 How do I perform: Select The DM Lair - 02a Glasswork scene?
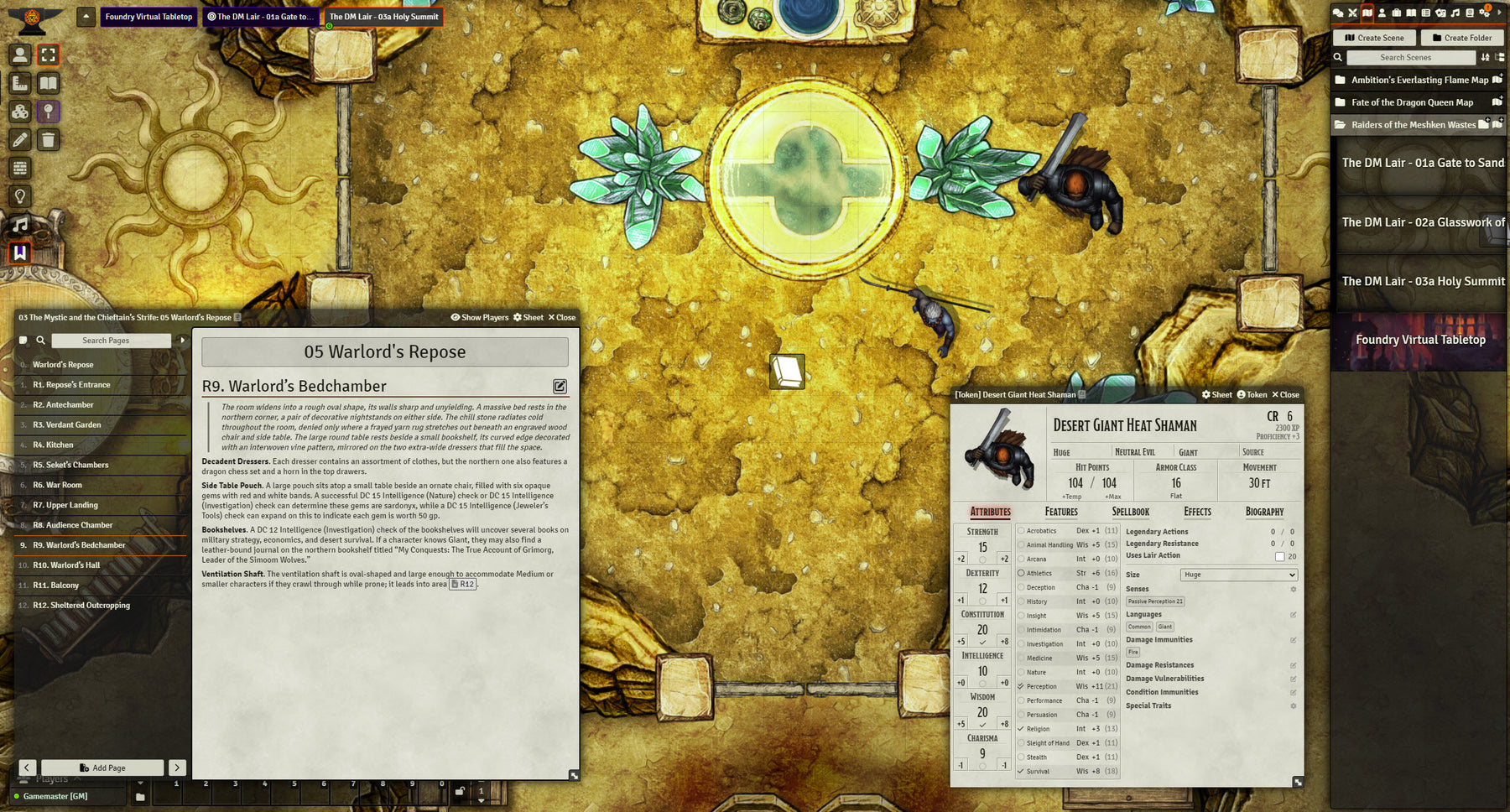(x=1419, y=222)
